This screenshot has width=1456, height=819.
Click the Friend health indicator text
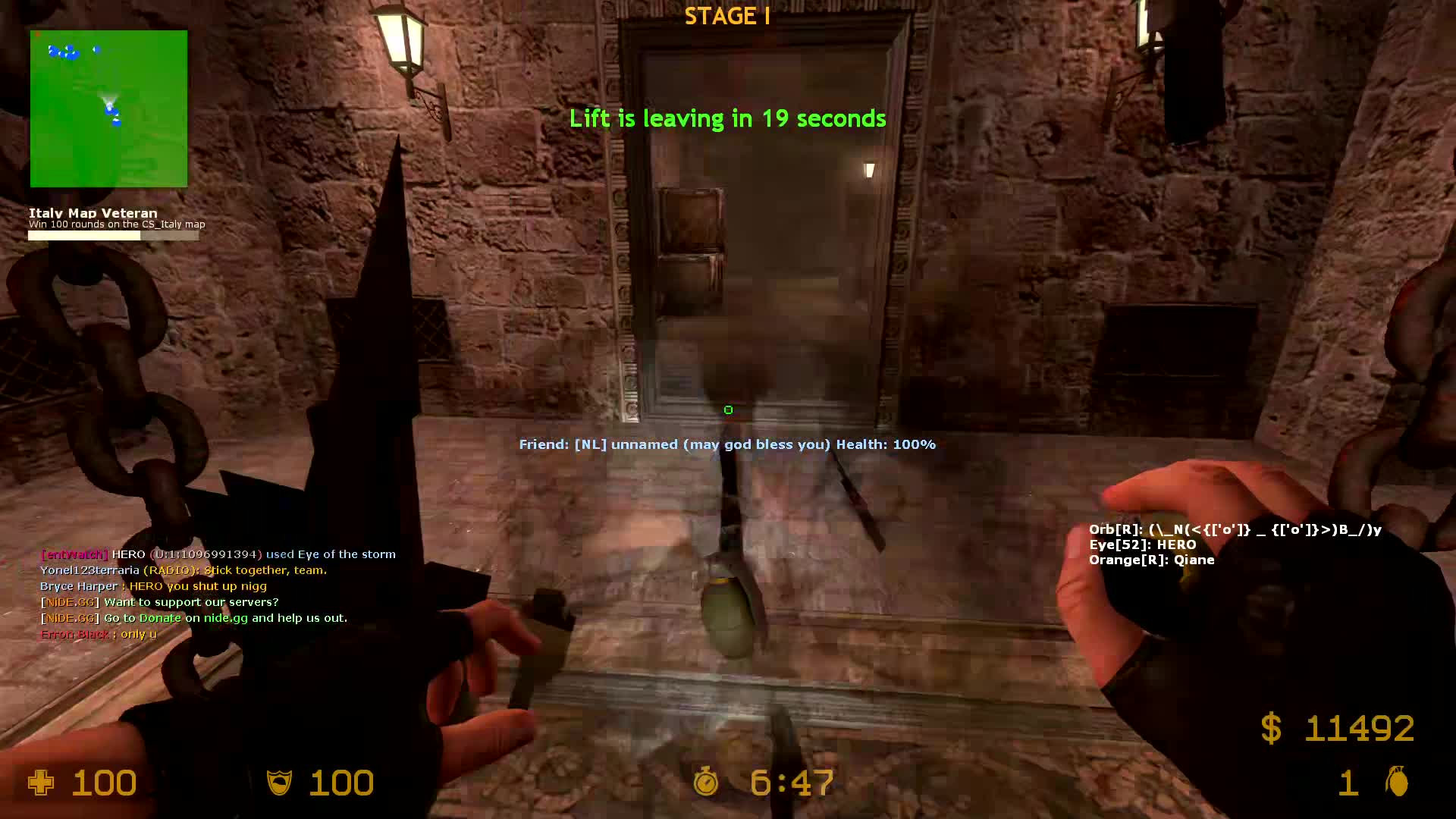point(726,444)
